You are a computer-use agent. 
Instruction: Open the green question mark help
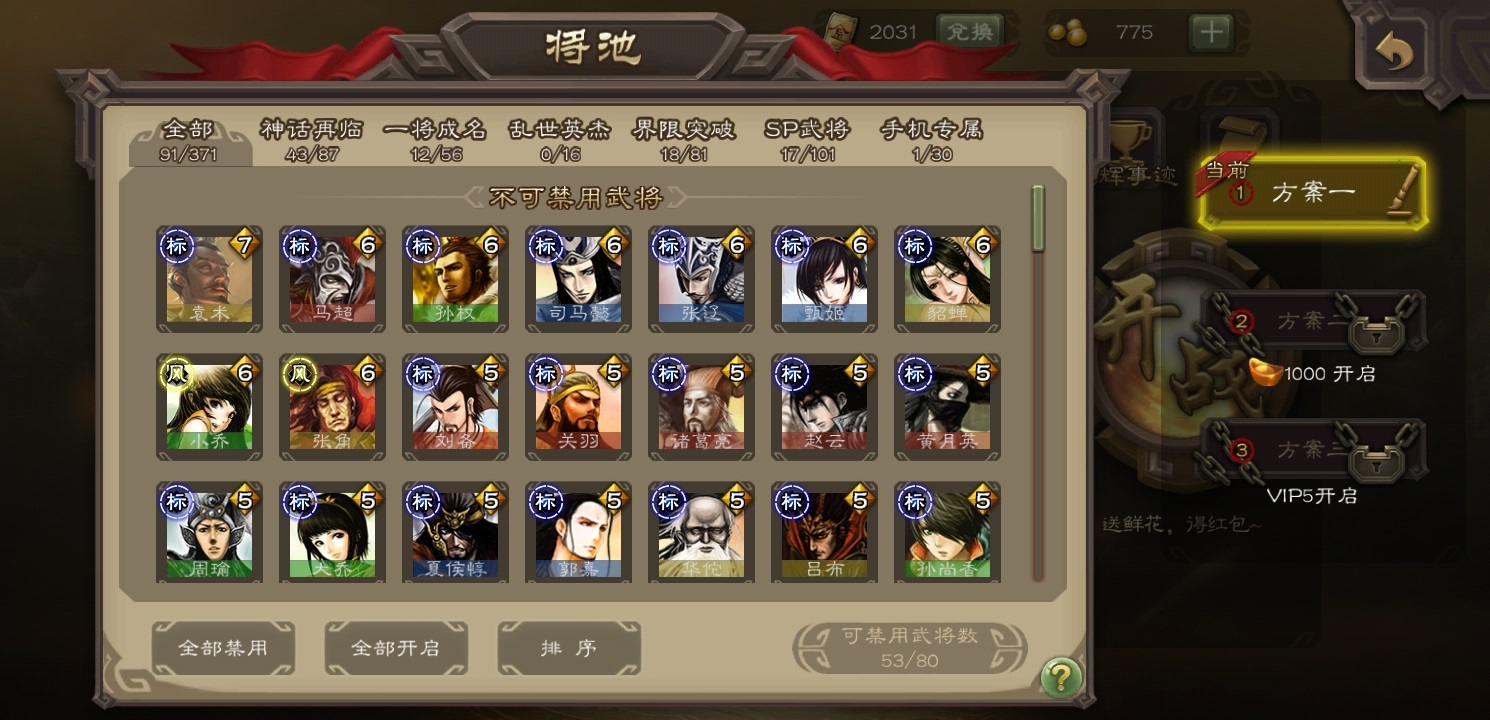coord(1061,678)
